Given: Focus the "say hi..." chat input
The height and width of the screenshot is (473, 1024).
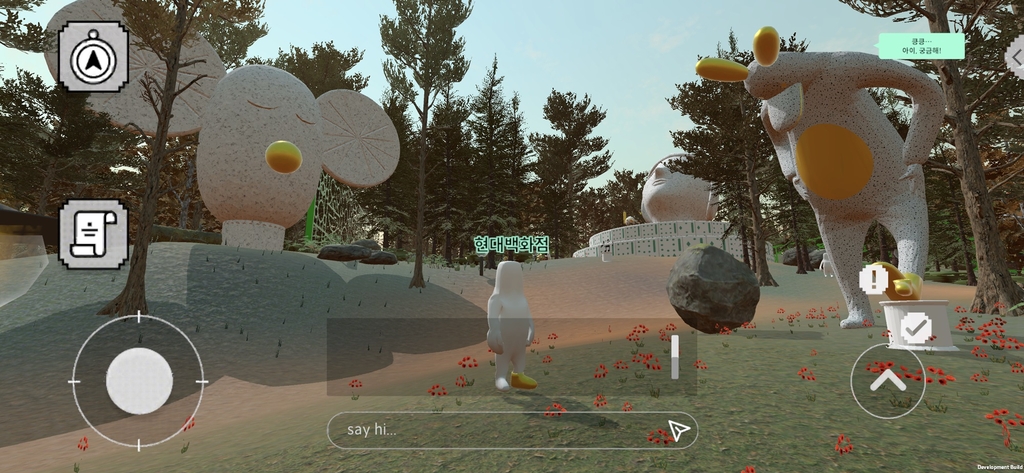Looking at the screenshot, I should (x=500, y=430).
